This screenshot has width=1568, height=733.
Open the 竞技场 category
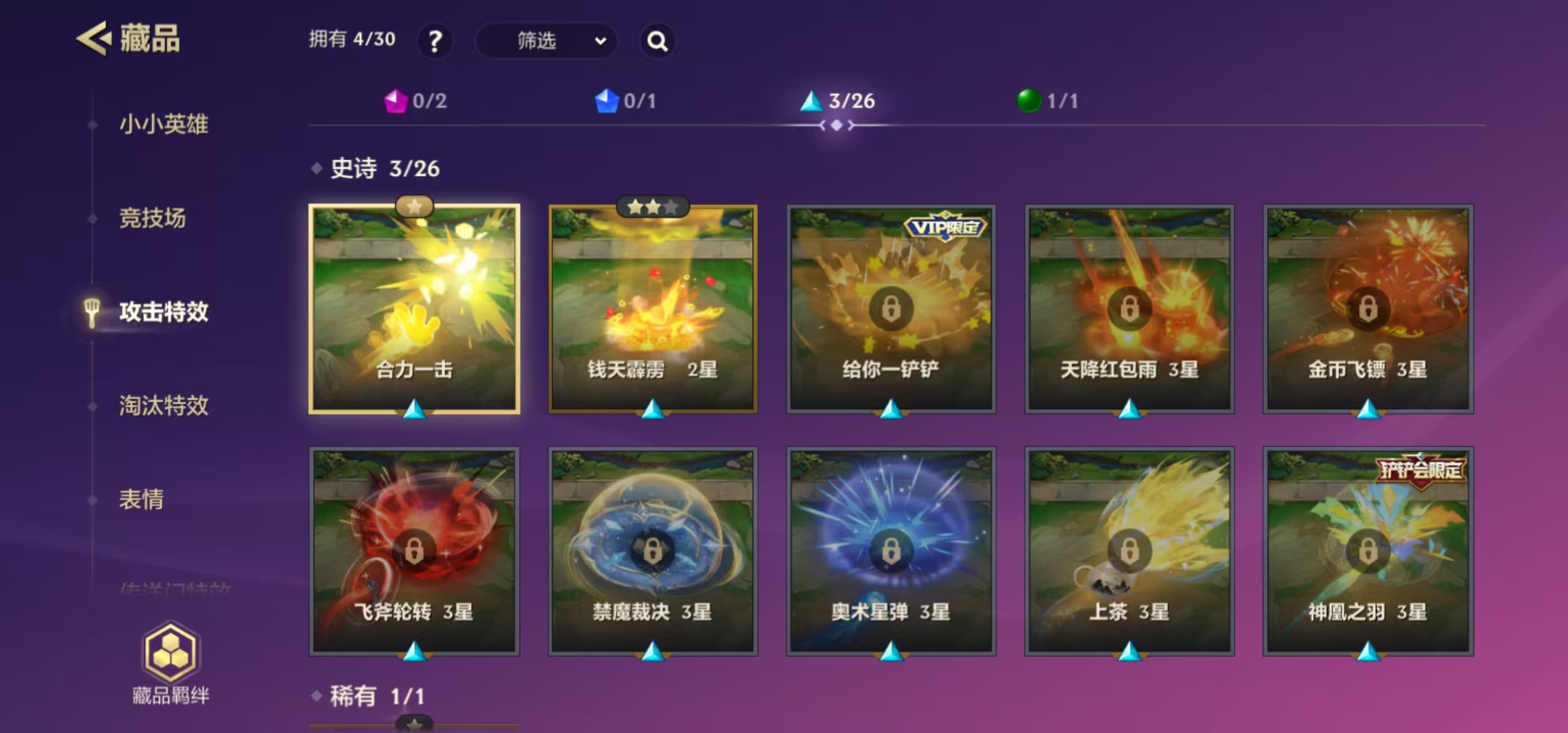click(152, 218)
